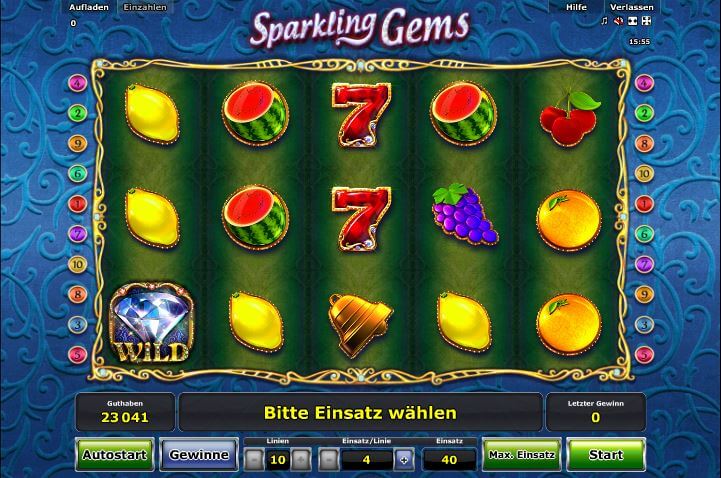721x478 pixels.
Task: Activate the Autostart button
Action: tap(115, 455)
